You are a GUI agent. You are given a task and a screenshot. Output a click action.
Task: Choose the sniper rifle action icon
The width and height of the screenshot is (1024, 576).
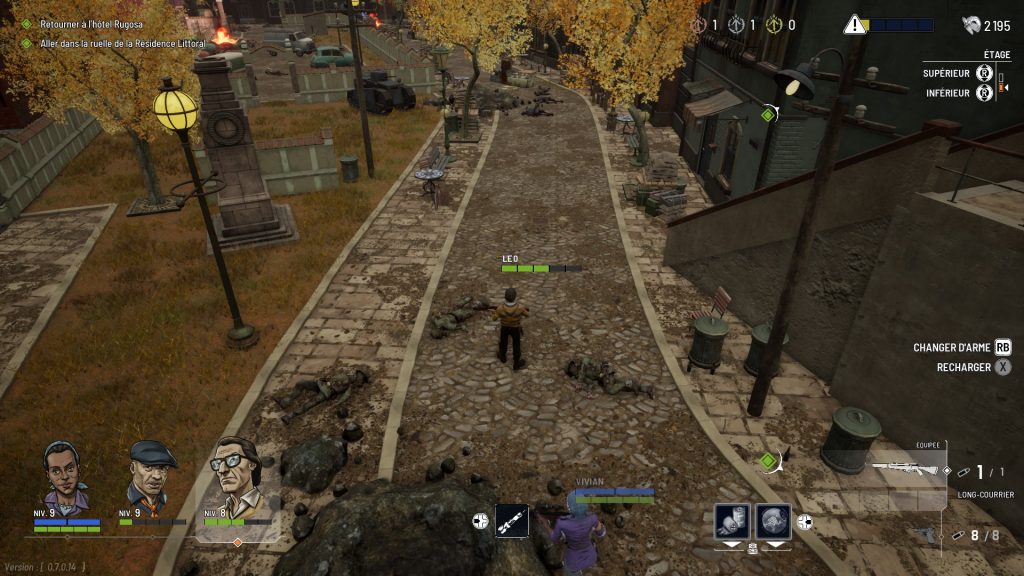coord(512,521)
